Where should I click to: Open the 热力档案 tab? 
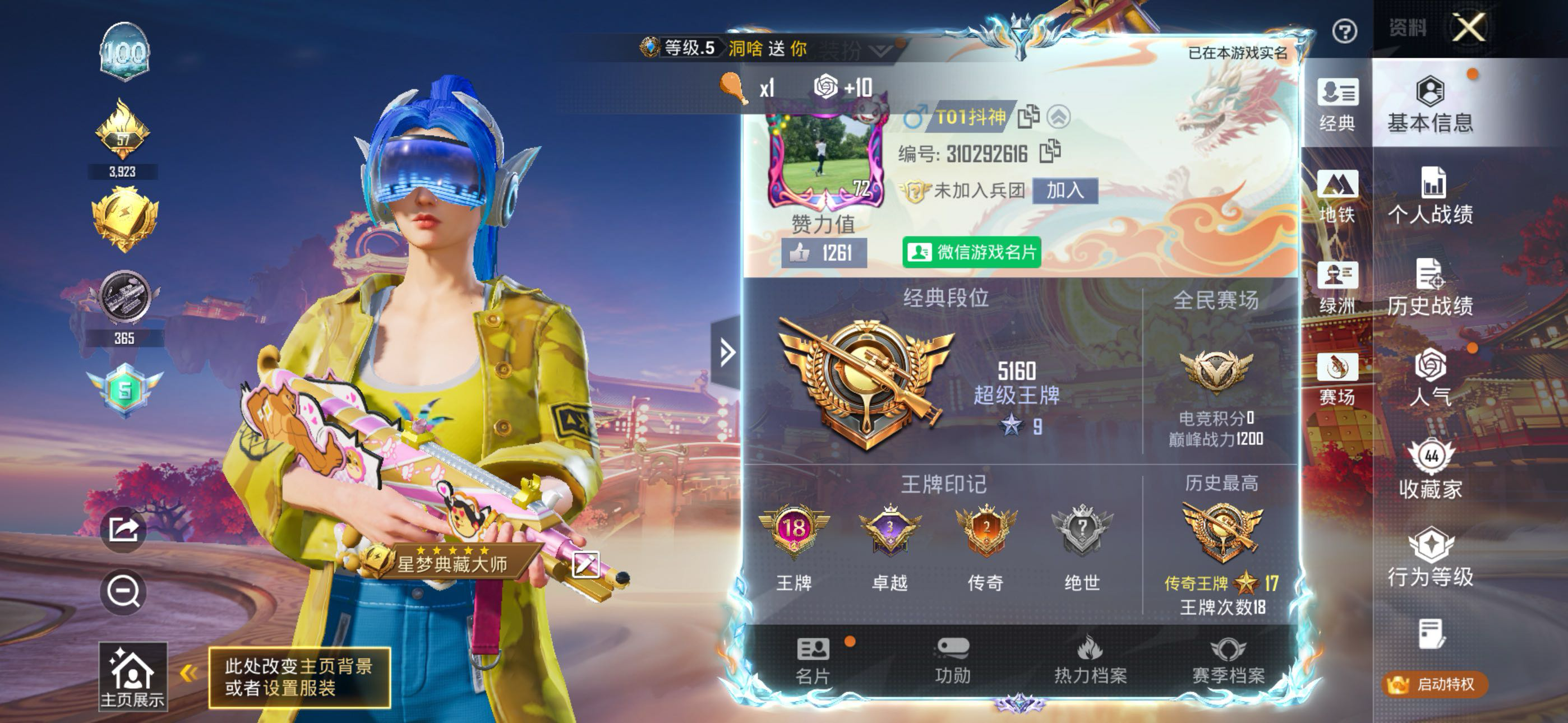coord(1090,660)
